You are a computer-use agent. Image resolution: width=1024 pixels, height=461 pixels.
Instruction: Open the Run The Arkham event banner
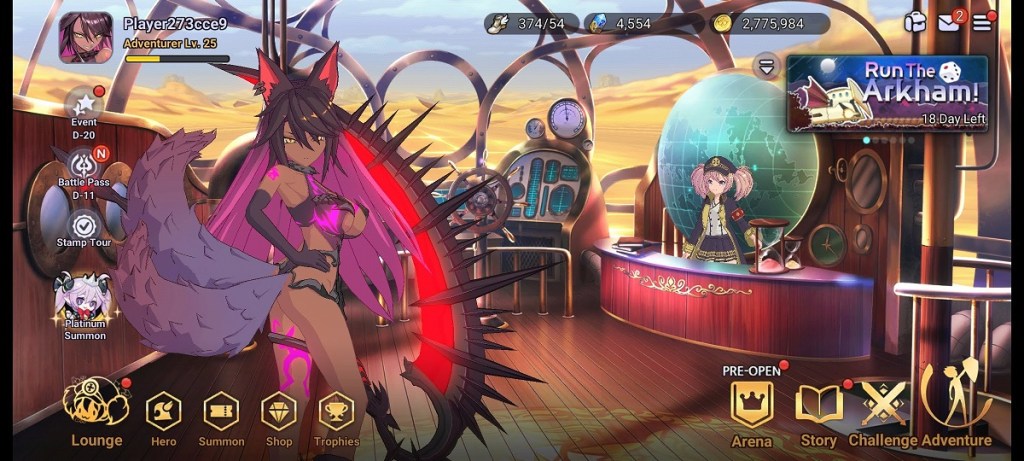(887, 93)
